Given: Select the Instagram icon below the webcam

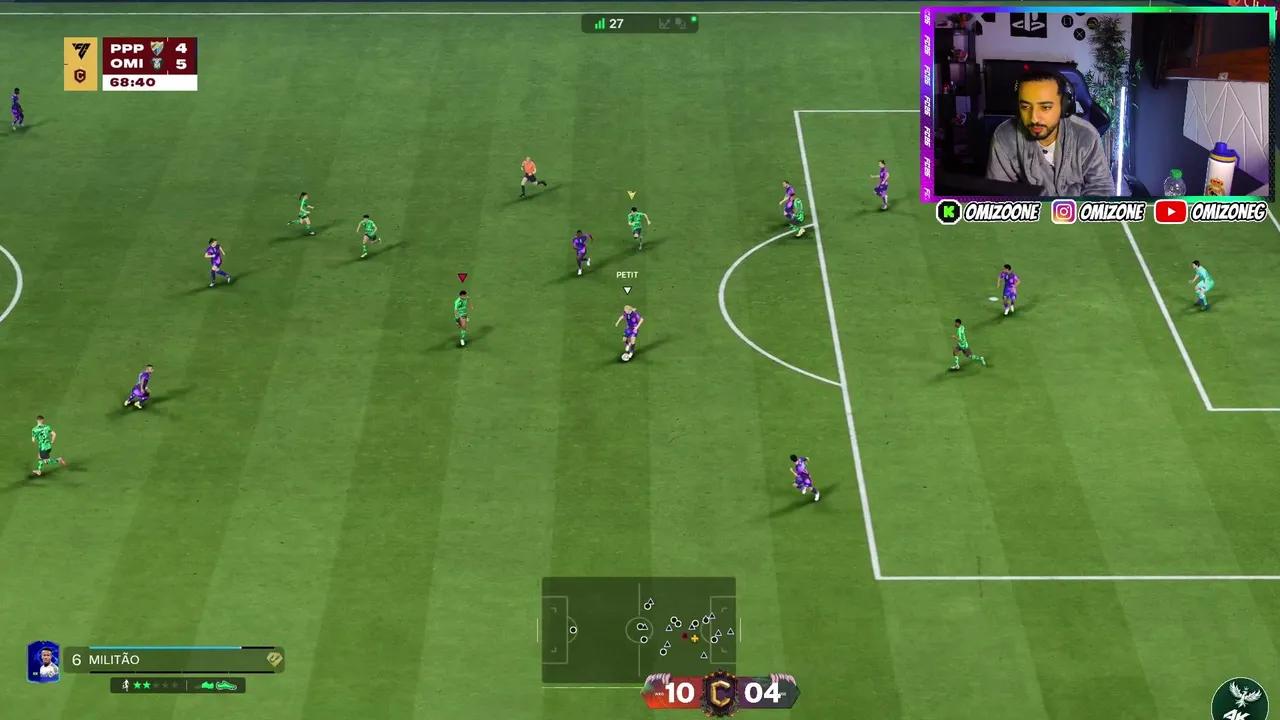Looking at the screenshot, I should click(1063, 212).
